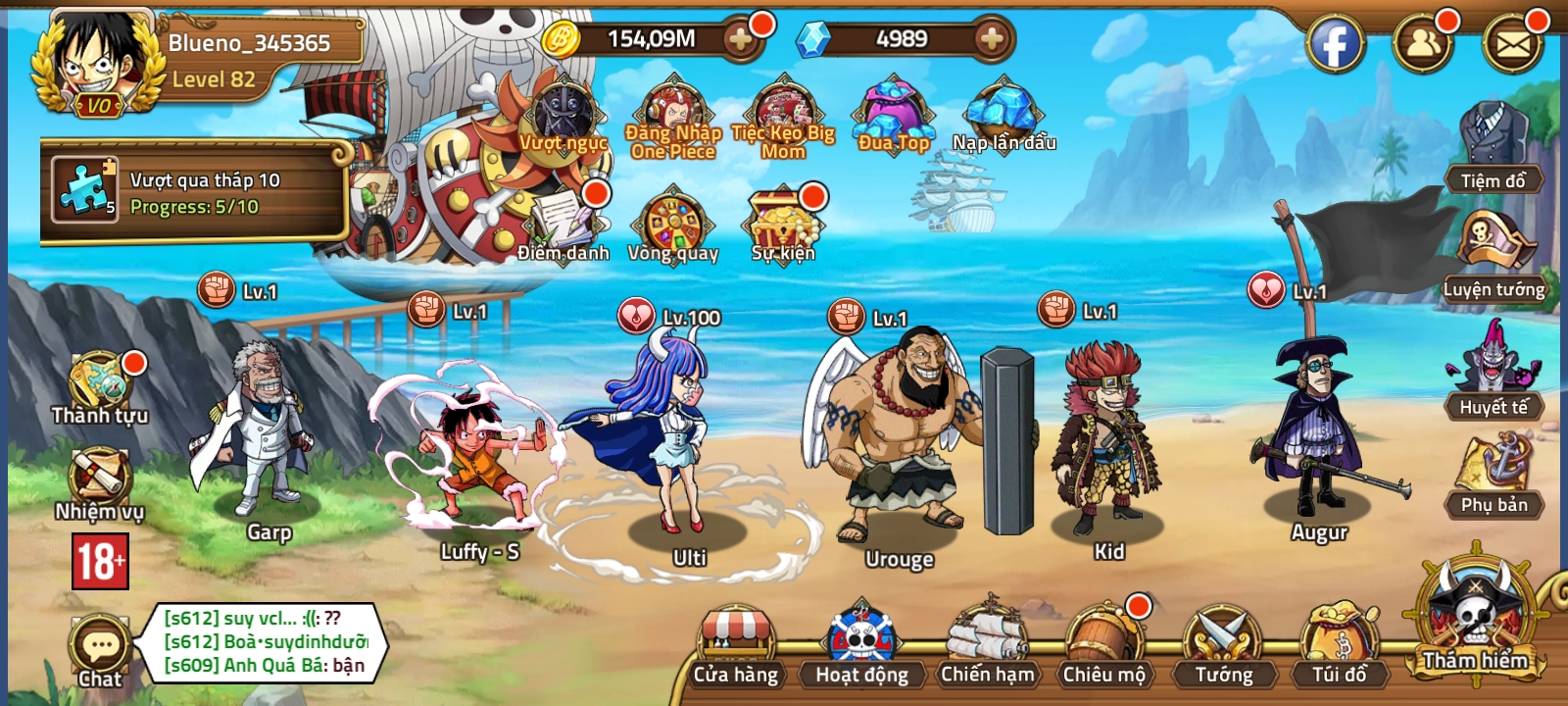Open the Đua Top ranking event
This screenshot has height=706, width=1568.
pyautogui.click(x=892, y=111)
